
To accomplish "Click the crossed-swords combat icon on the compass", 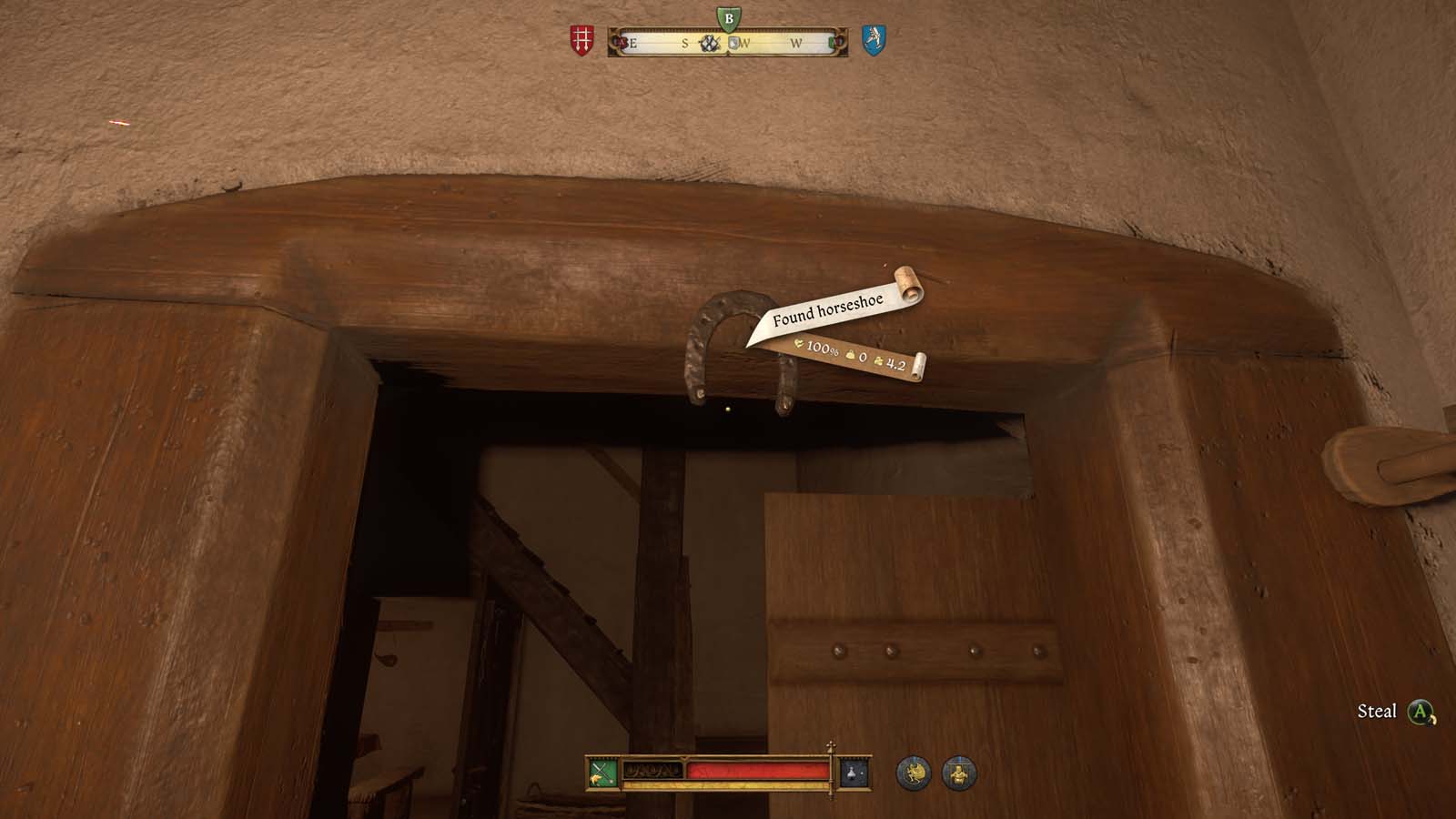I will tap(709, 42).
